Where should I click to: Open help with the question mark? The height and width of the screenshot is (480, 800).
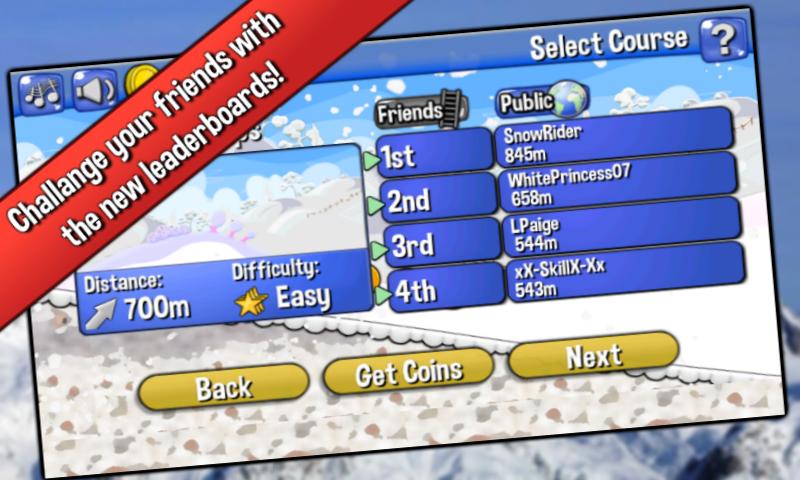[723, 40]
